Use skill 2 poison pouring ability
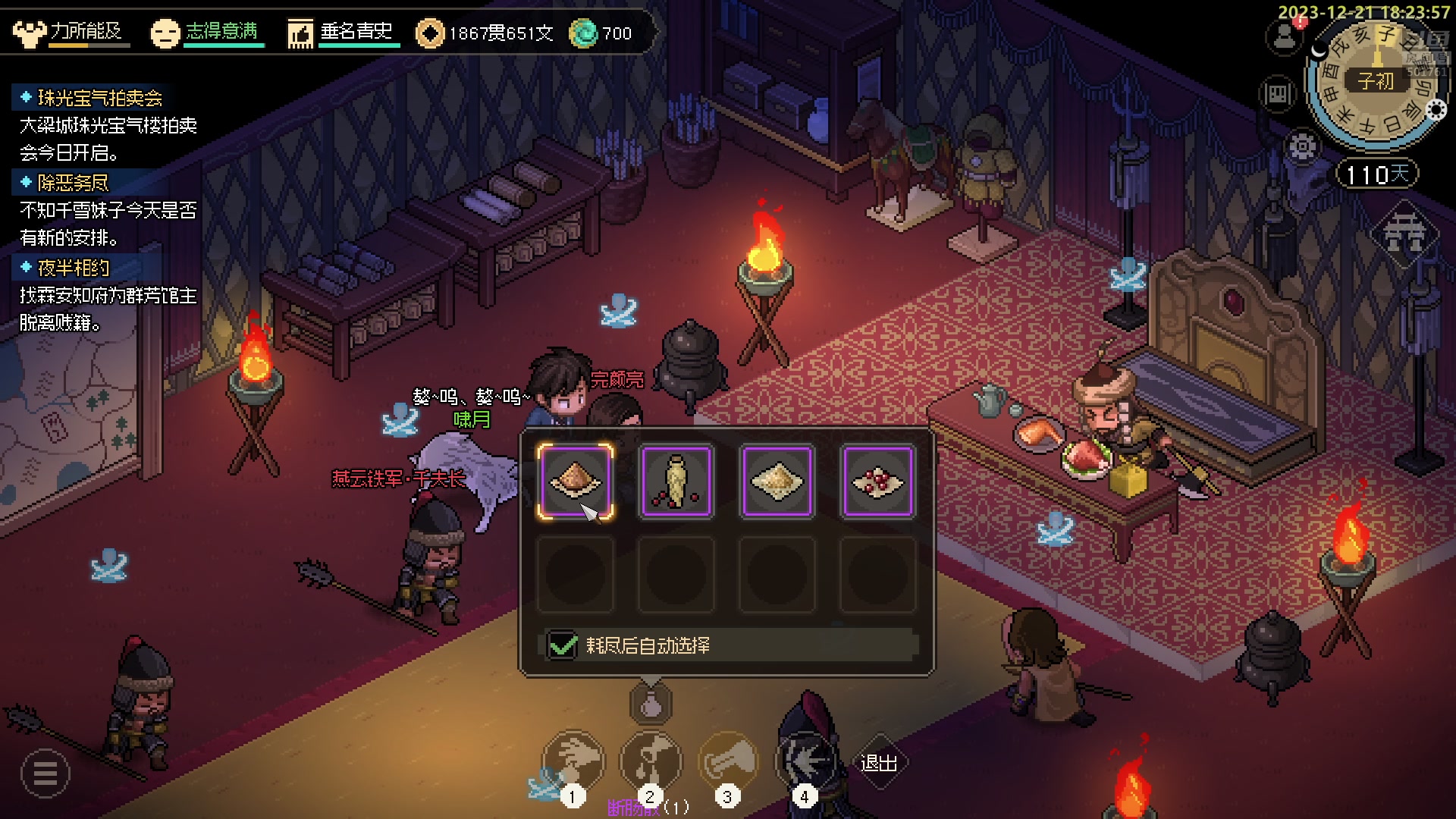 pyautogui.click(x=651, y=761)
